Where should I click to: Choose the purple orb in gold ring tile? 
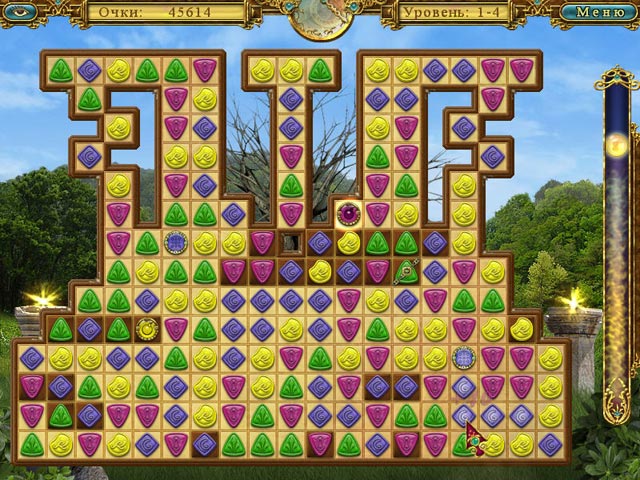point(348,212)
